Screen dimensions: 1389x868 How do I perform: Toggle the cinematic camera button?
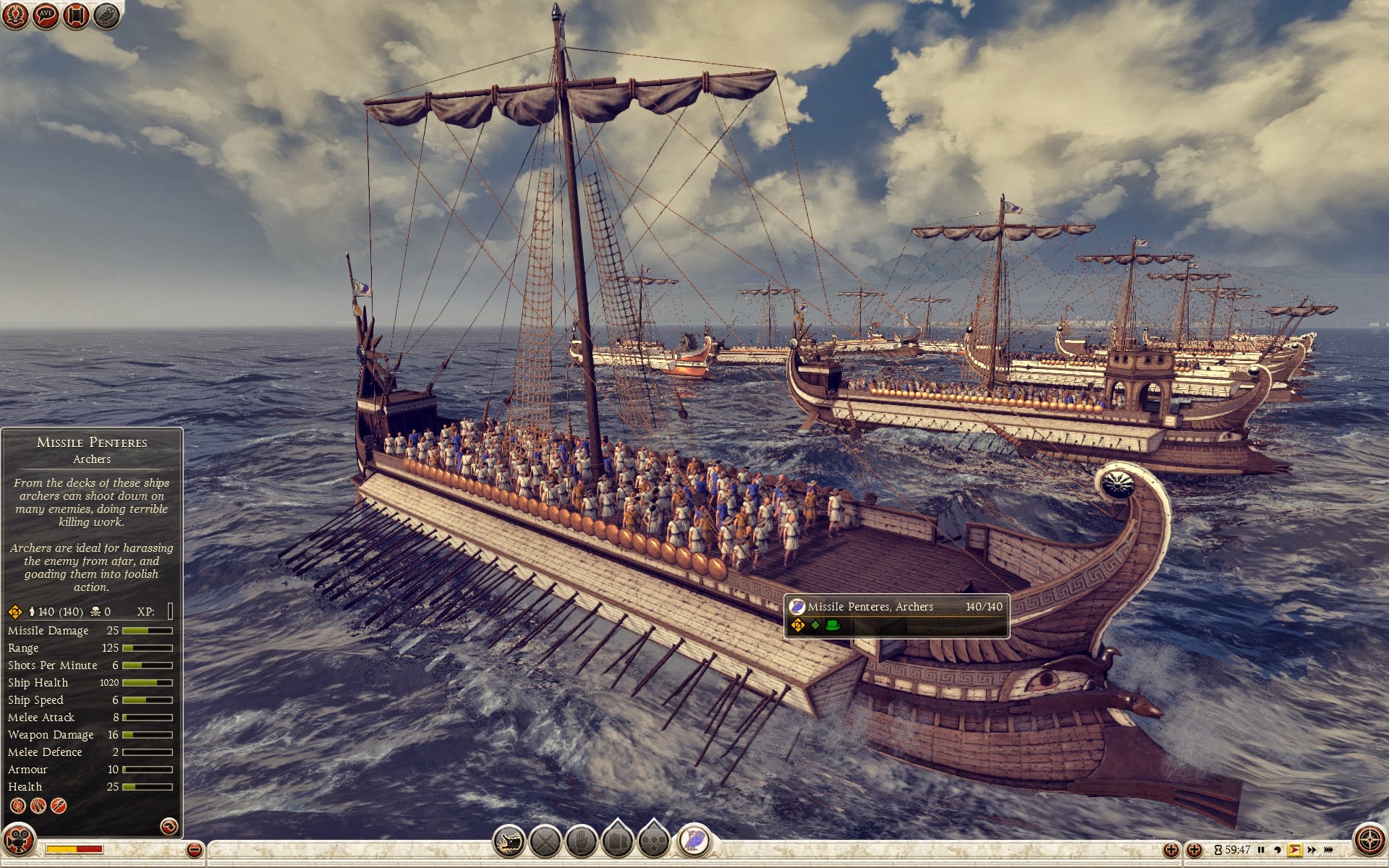click(18, 841)
